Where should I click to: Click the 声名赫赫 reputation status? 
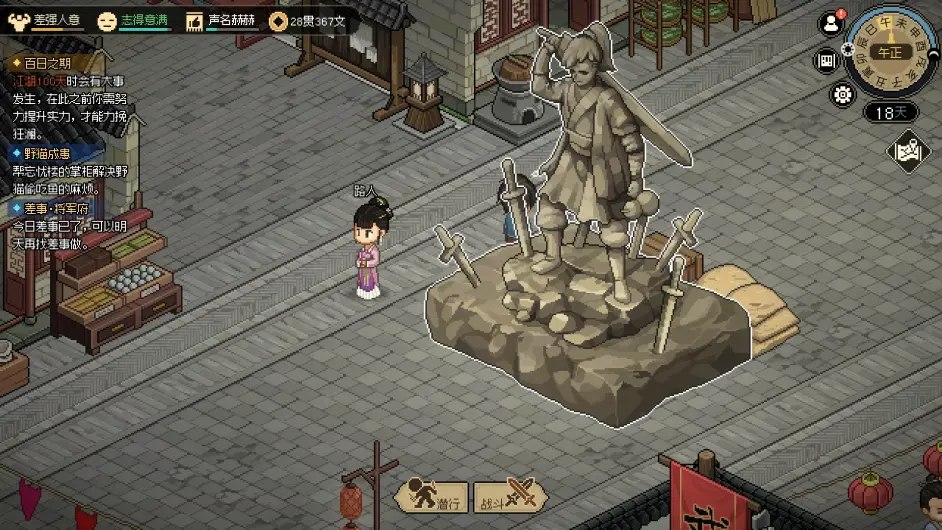pos(221,20)
